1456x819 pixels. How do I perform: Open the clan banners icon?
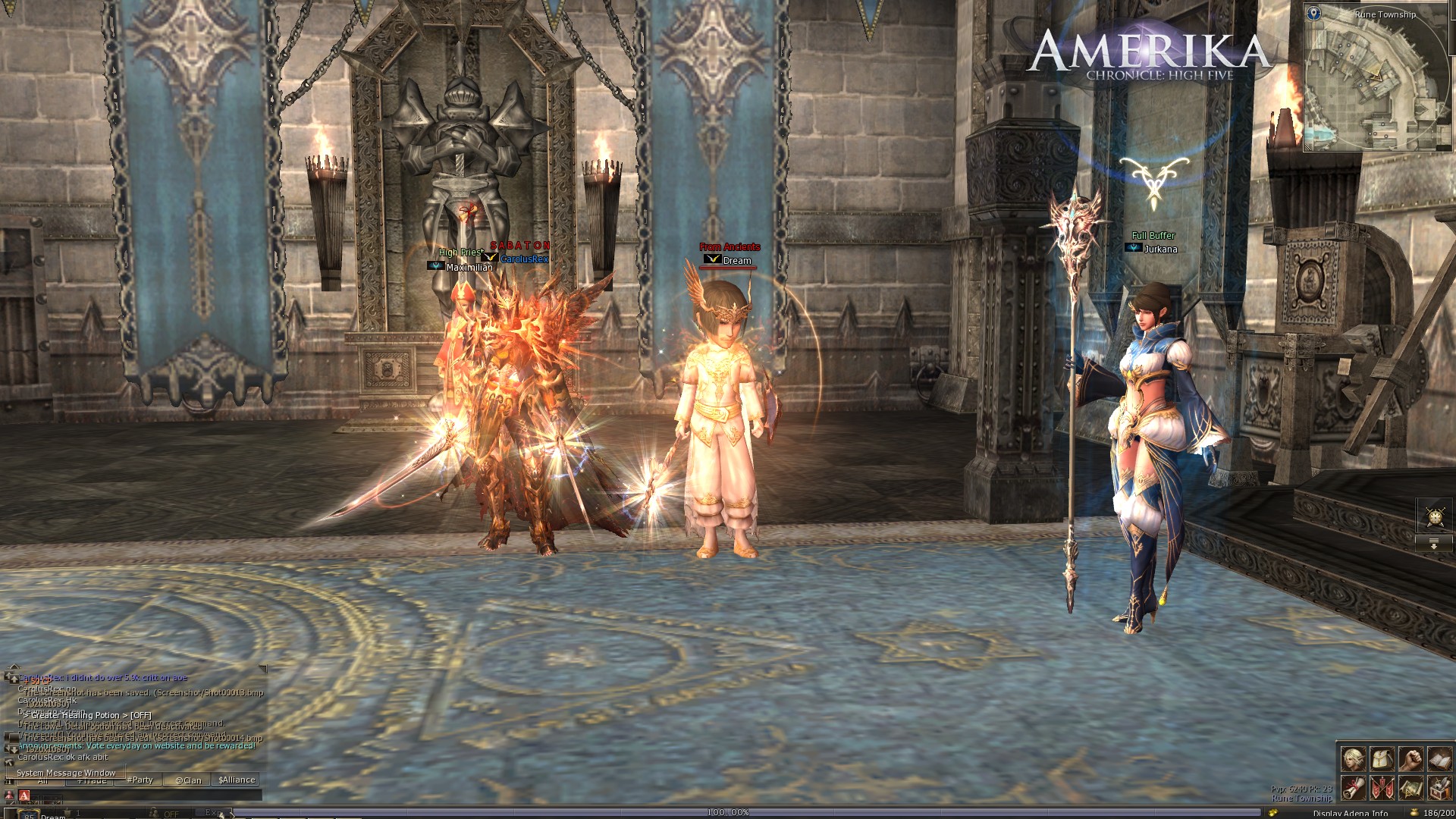pyautogui.click(x=1382, y=787)
